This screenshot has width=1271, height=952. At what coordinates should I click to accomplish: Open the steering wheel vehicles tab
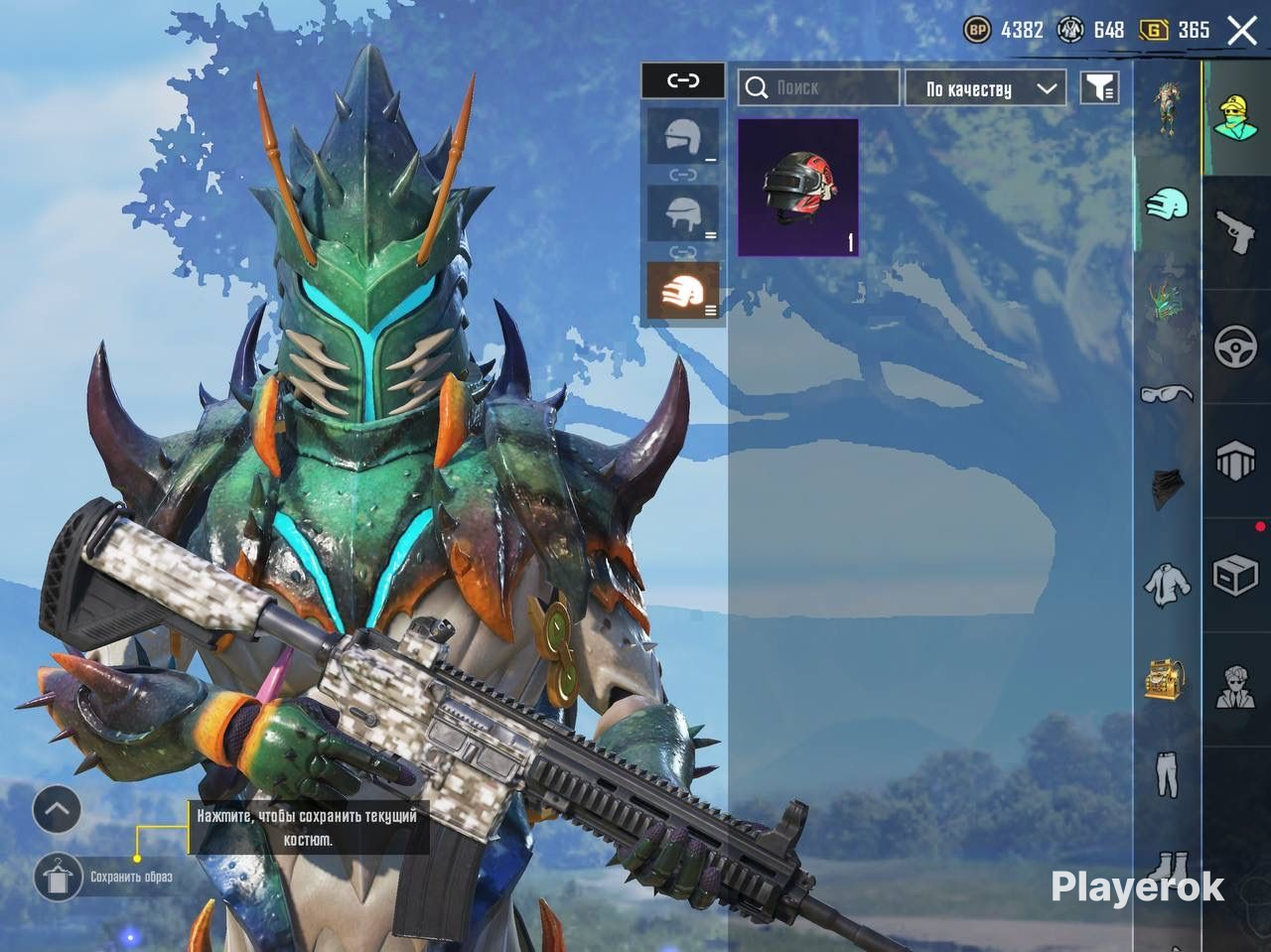1236,347
